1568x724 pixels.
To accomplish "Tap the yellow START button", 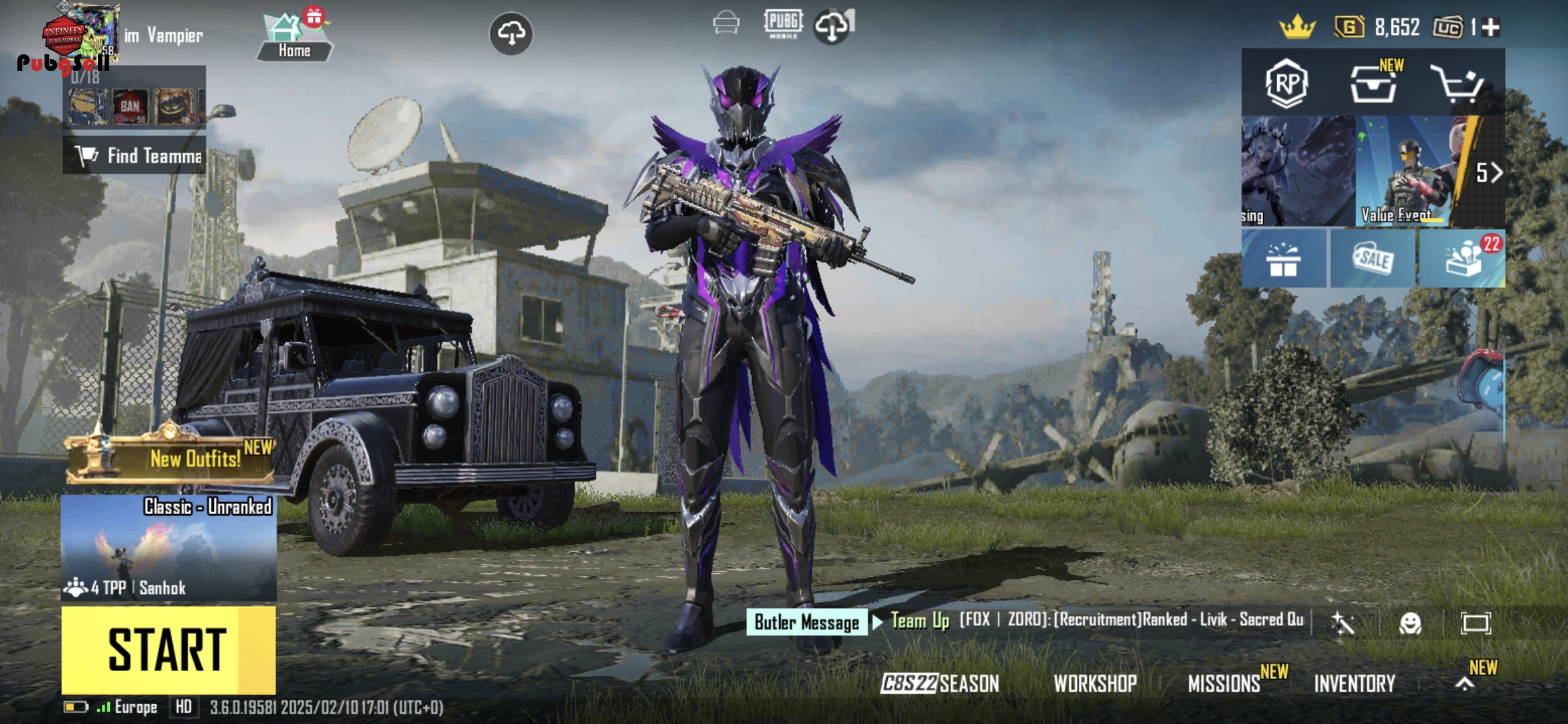I will tap(168, 650).
